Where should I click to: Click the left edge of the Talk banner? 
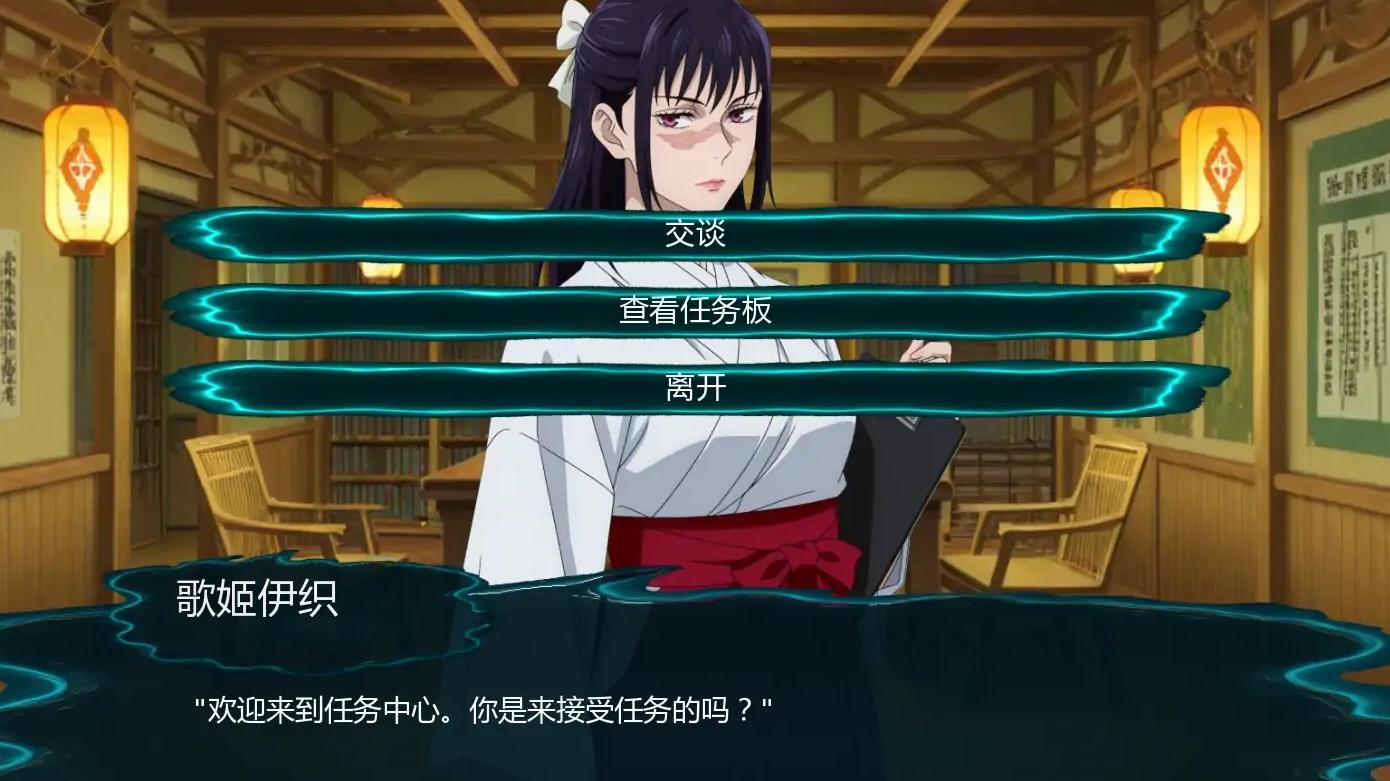(x=210, y=236)
